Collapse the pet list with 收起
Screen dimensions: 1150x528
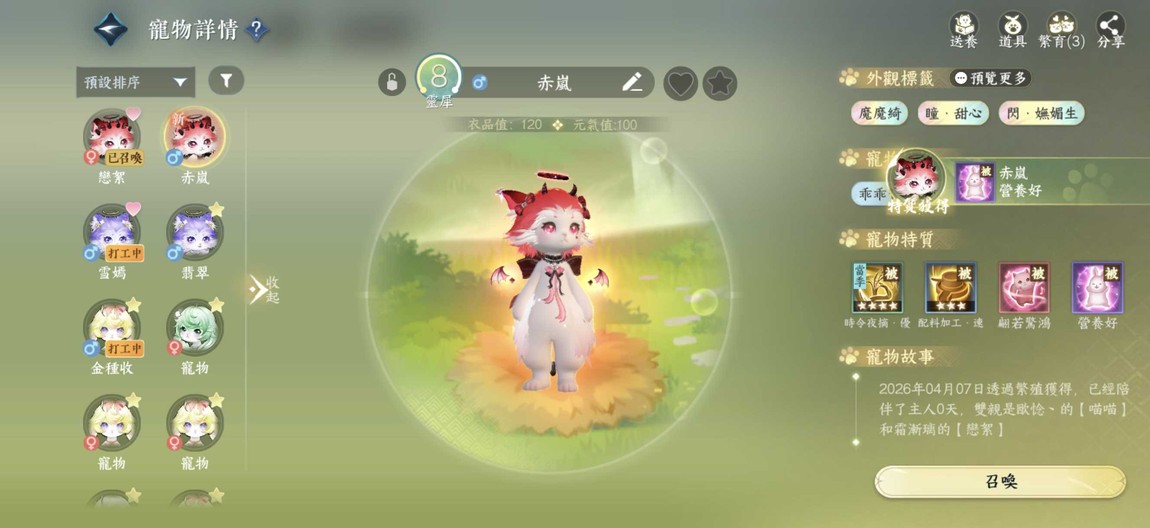coord(264,290)
